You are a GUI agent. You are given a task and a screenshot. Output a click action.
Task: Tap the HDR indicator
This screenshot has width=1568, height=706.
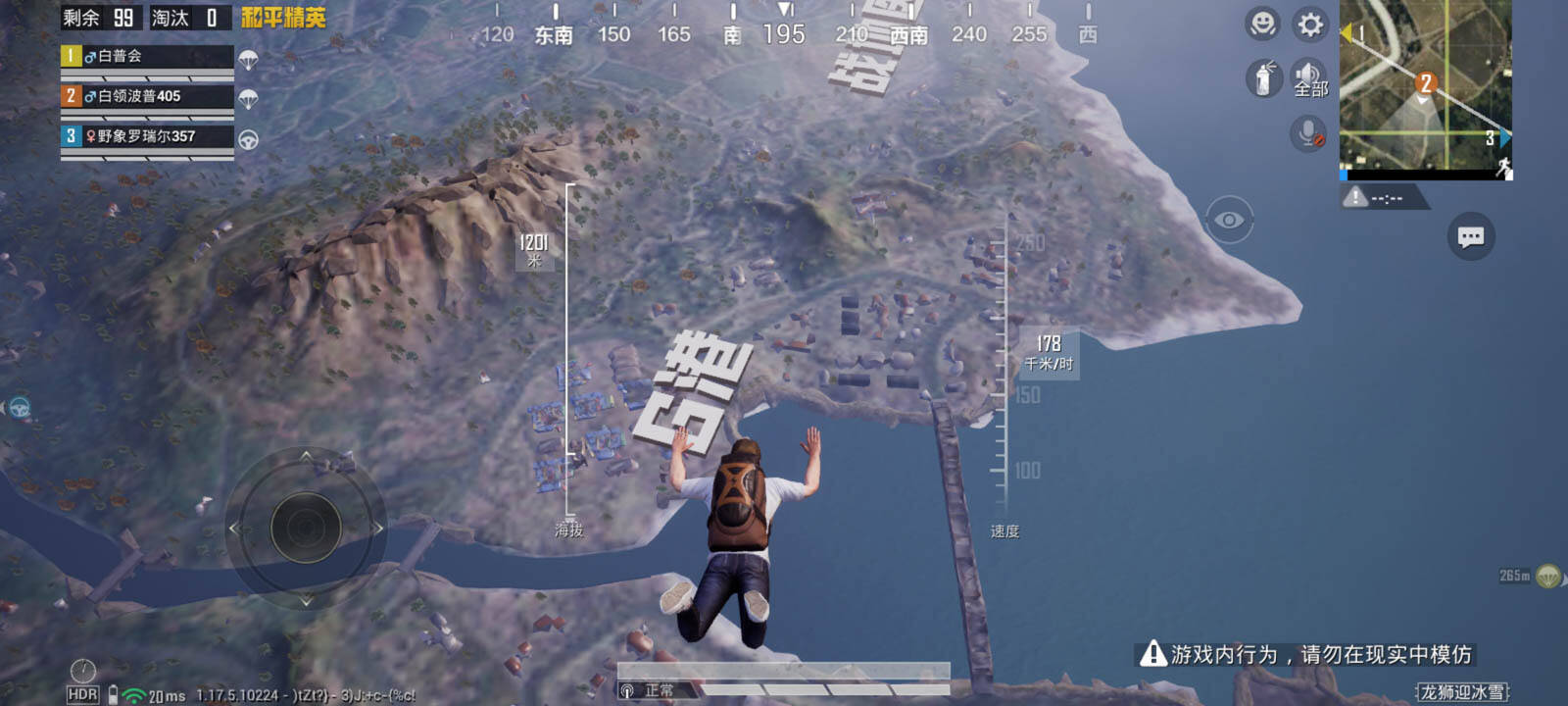click(82, 694)
